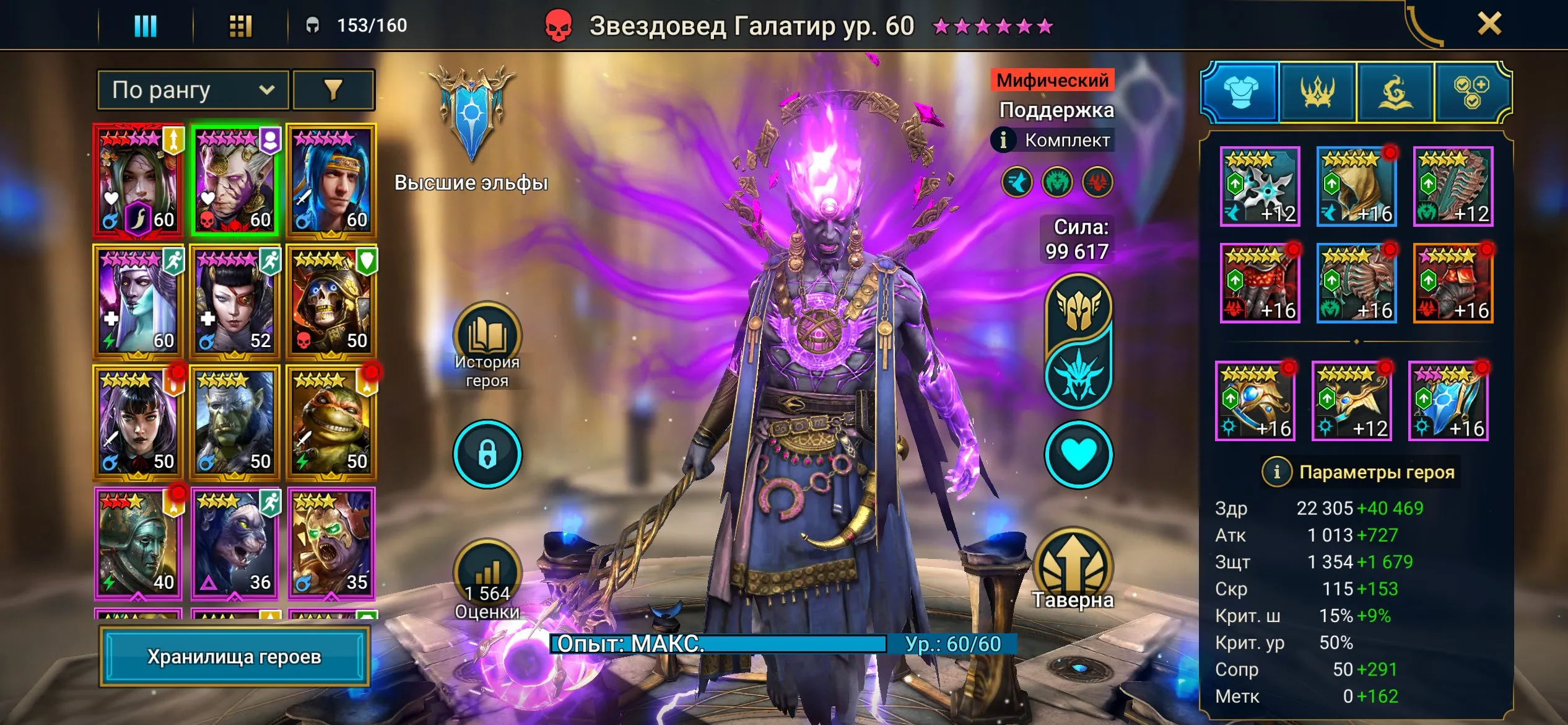The height and width of the screenshot is (725, 1568).
Task: Open the По рангу sorting dropdown
Action: coord(192,89)
